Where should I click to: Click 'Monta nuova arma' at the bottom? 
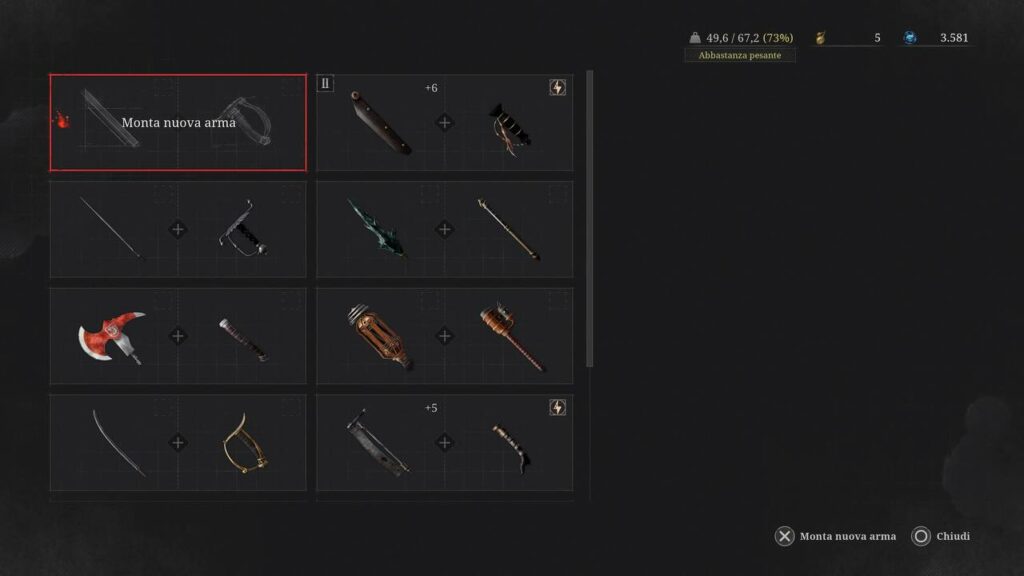point(836,537)
